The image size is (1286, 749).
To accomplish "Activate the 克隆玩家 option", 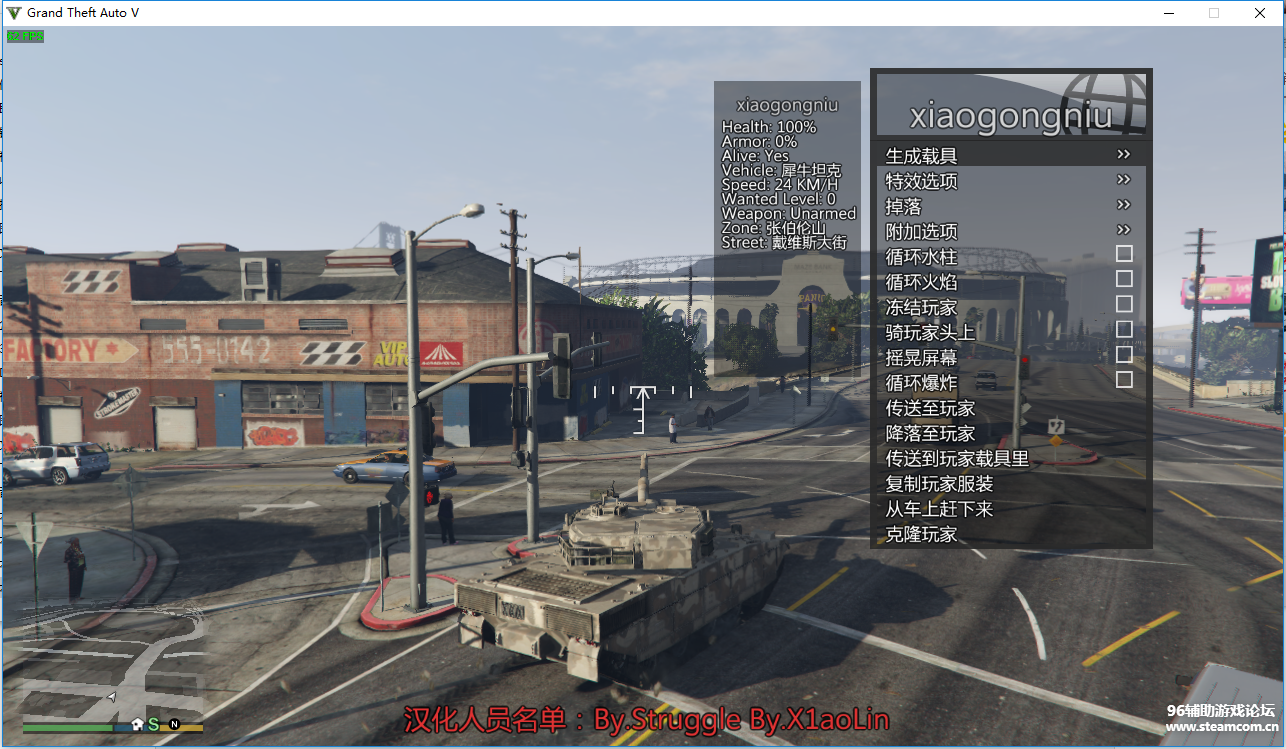I will [x=922, y=534].
